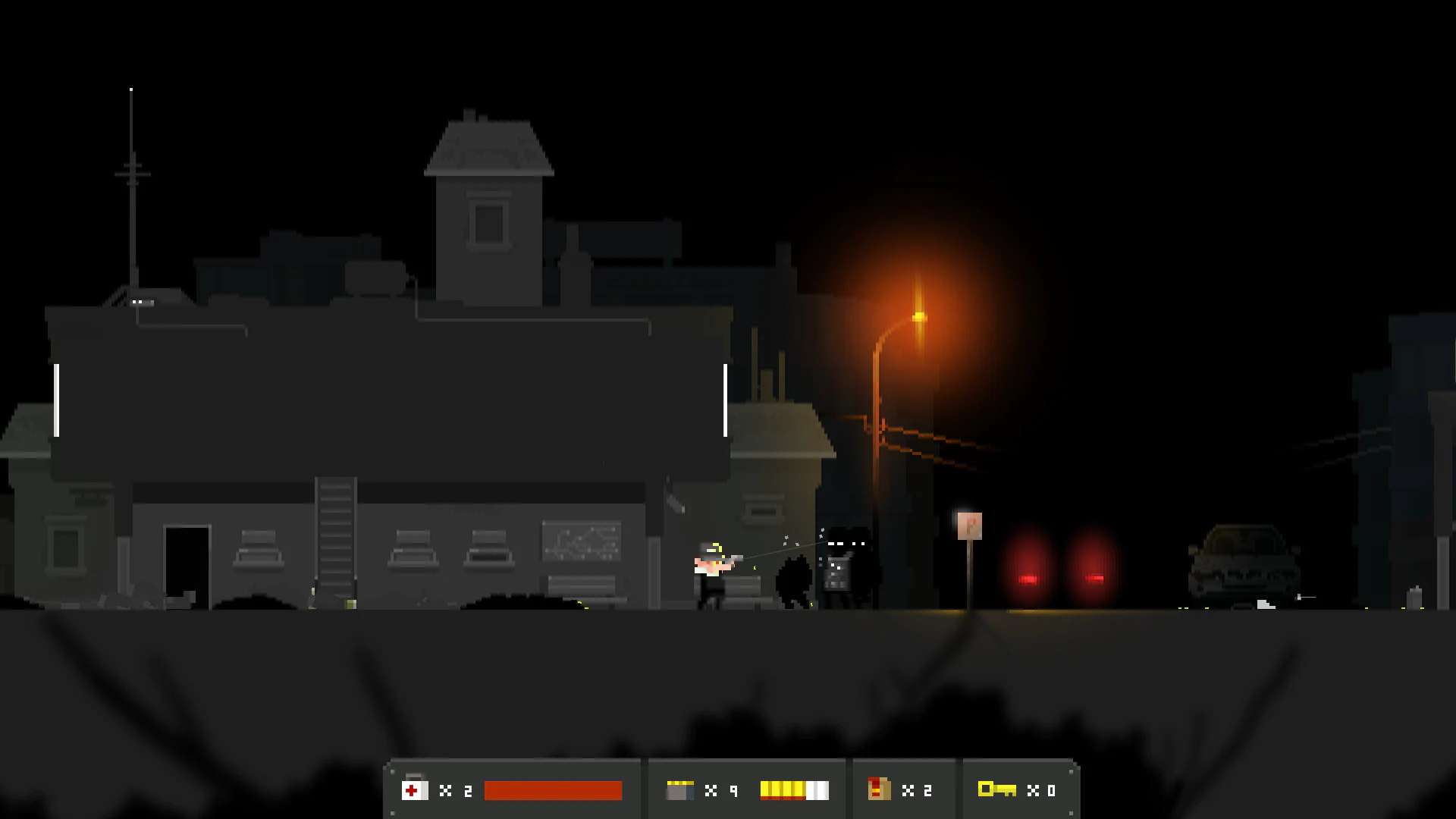
Task: Click the food bag inventory icon
Action: (x=880, y=790)
